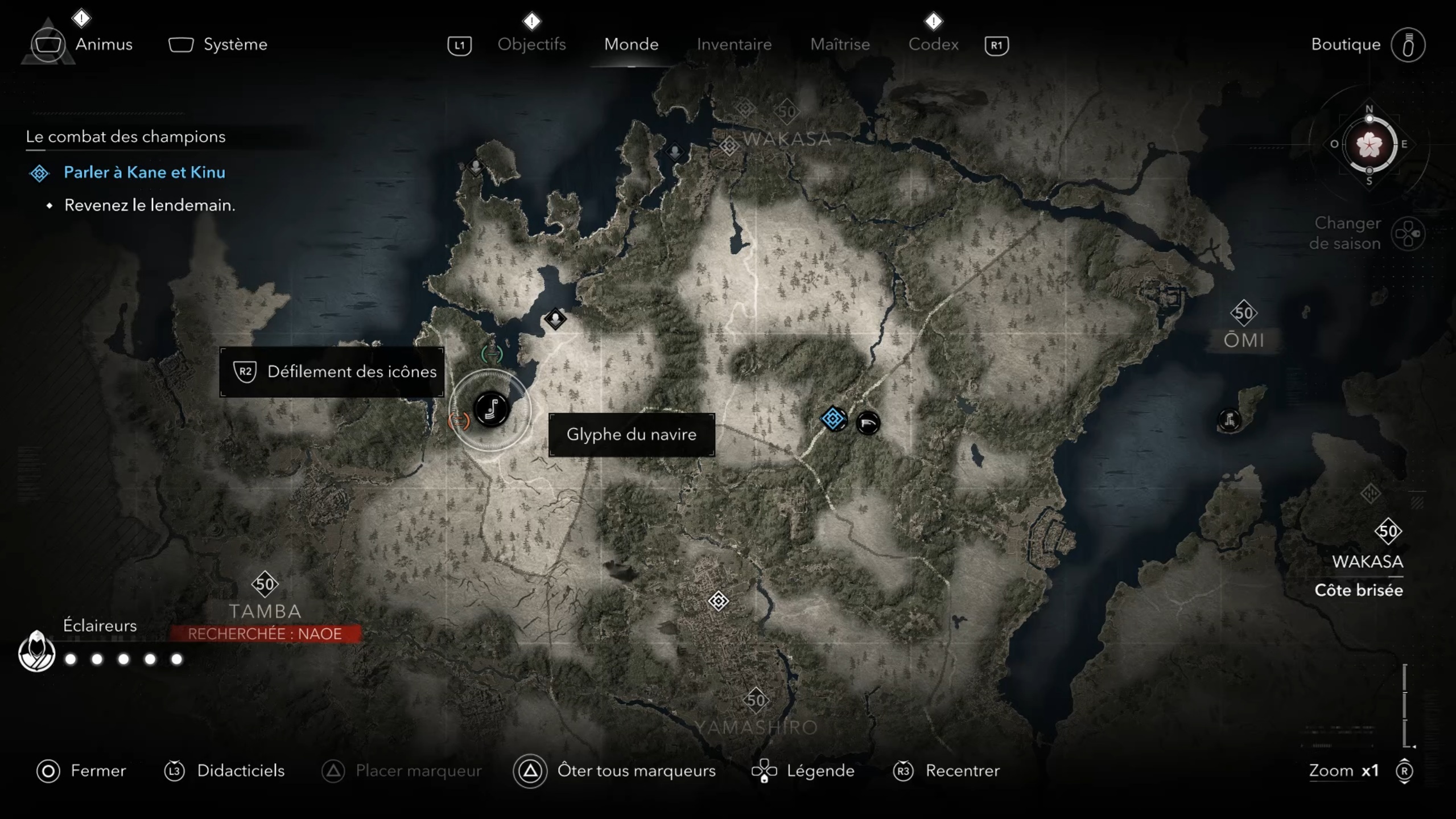Select the Glyphe du navire map marker
This screenshot has width=1456, height=819.
point(491,409)
